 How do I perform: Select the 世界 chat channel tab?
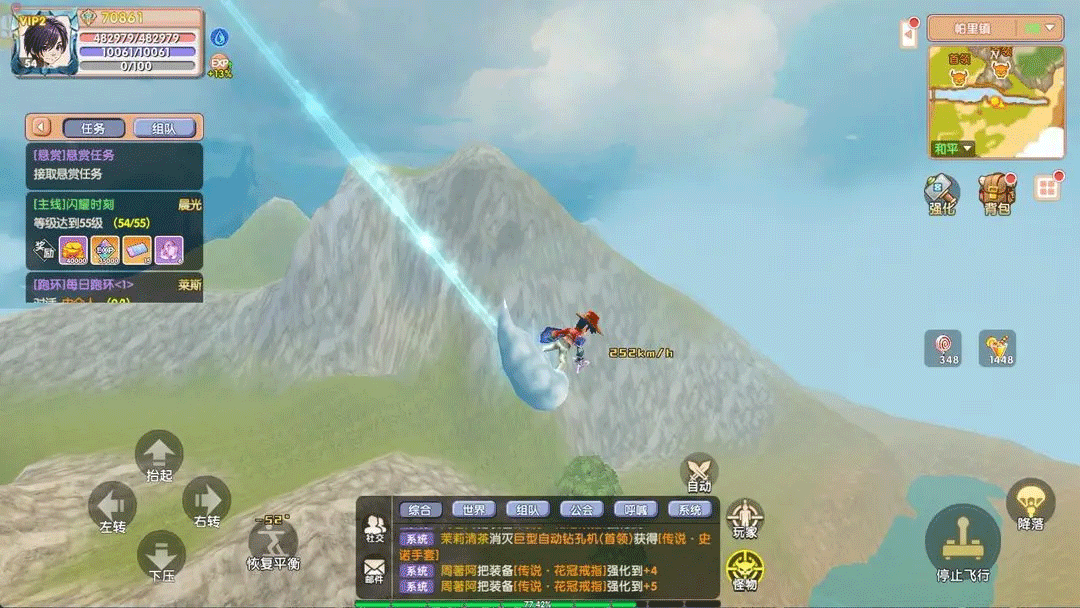click(x=474, y=510)
